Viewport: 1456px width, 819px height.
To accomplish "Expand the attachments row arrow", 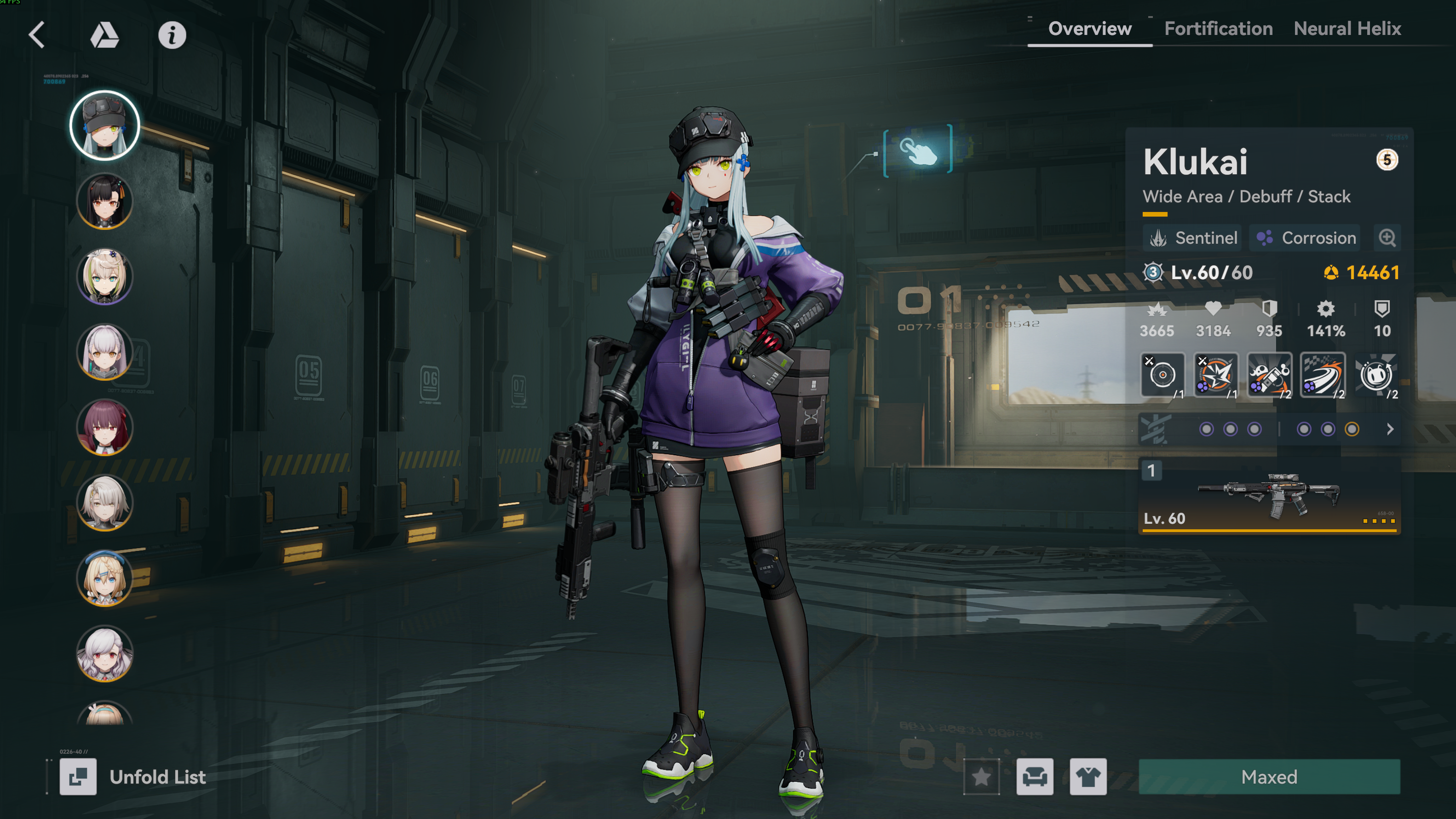I will pos(1390,429).
